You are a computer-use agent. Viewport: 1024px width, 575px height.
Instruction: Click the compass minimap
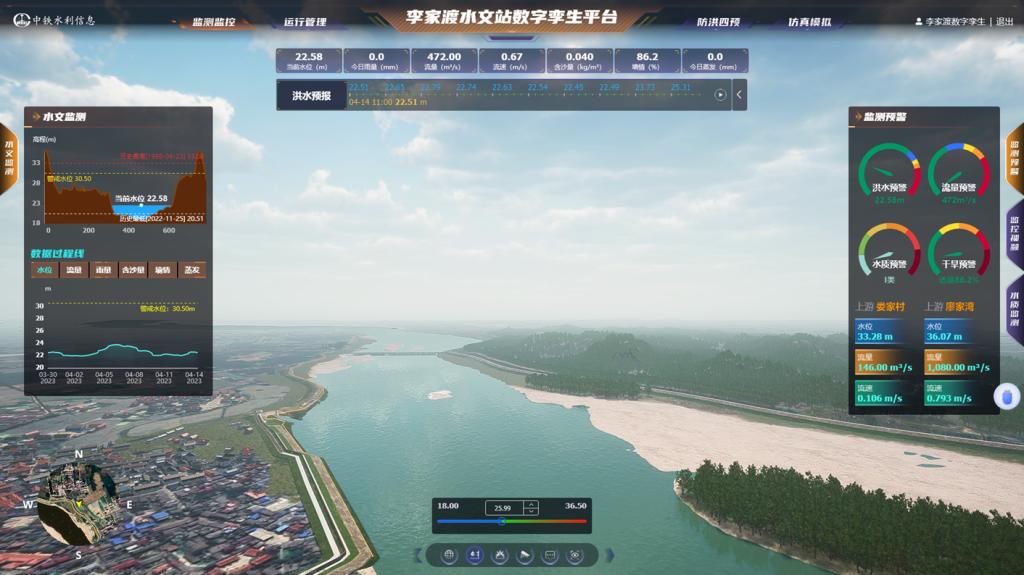pos(78,501)
